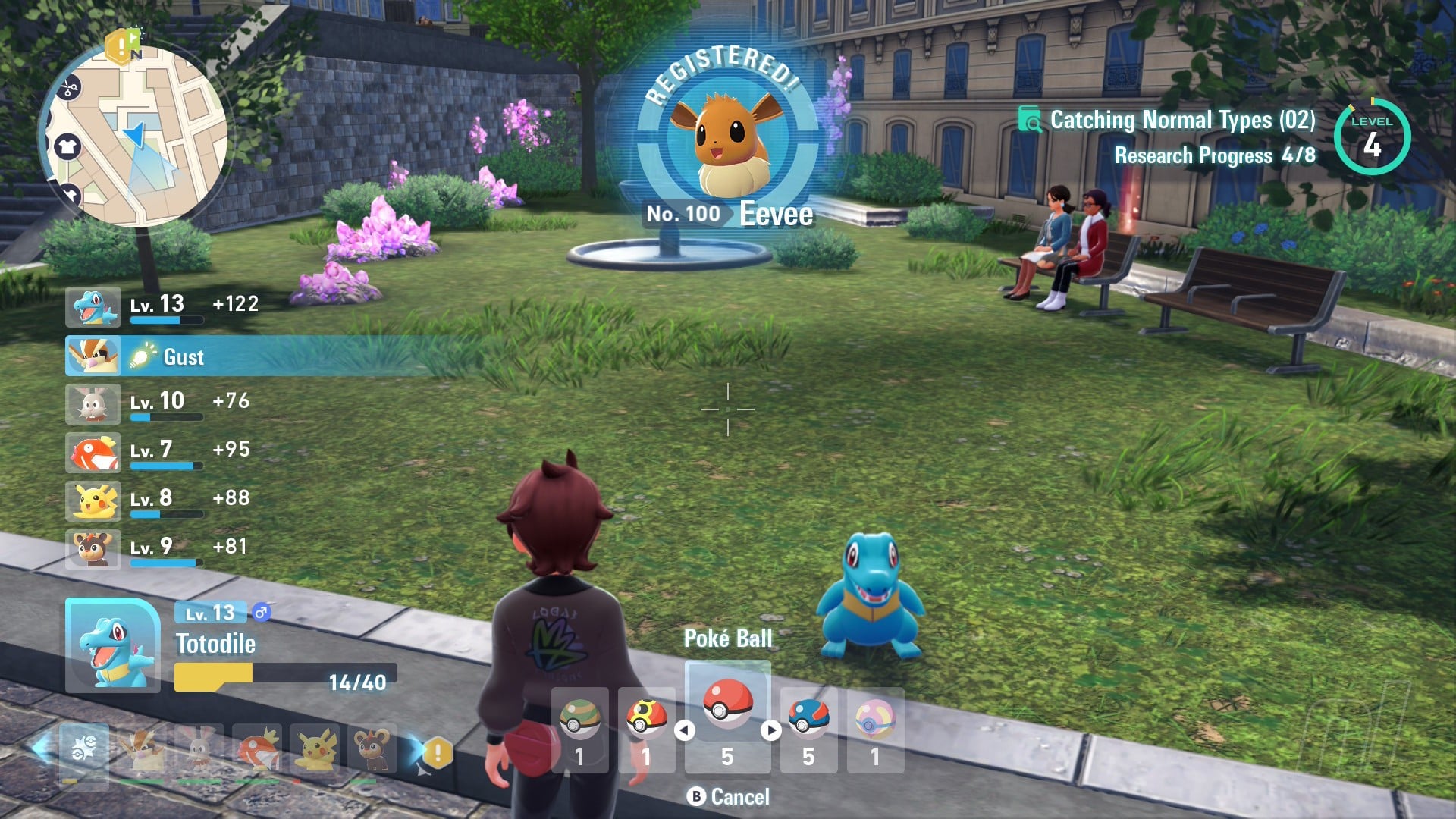Select the highlighted Poké Ball slot
This screenshot has height=819, width=1456.
coord(727,717)
